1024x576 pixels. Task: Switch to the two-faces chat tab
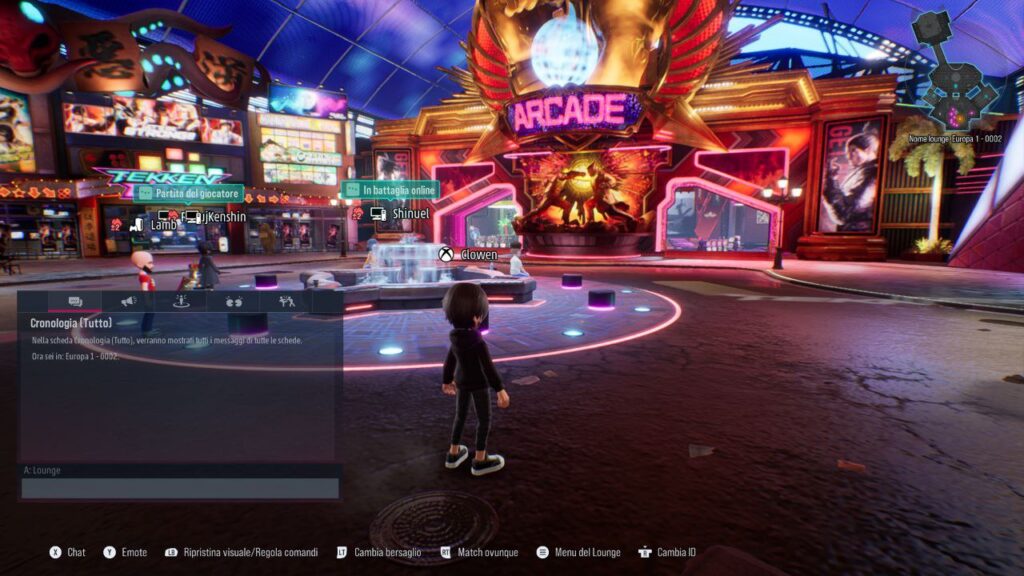coord(234,301)
